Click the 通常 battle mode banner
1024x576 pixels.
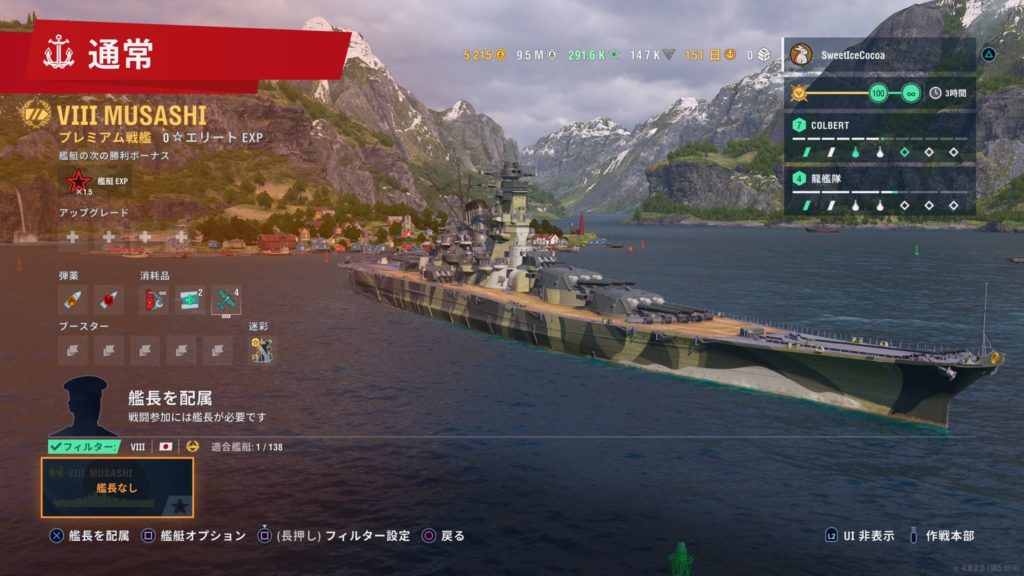[185, 55]
